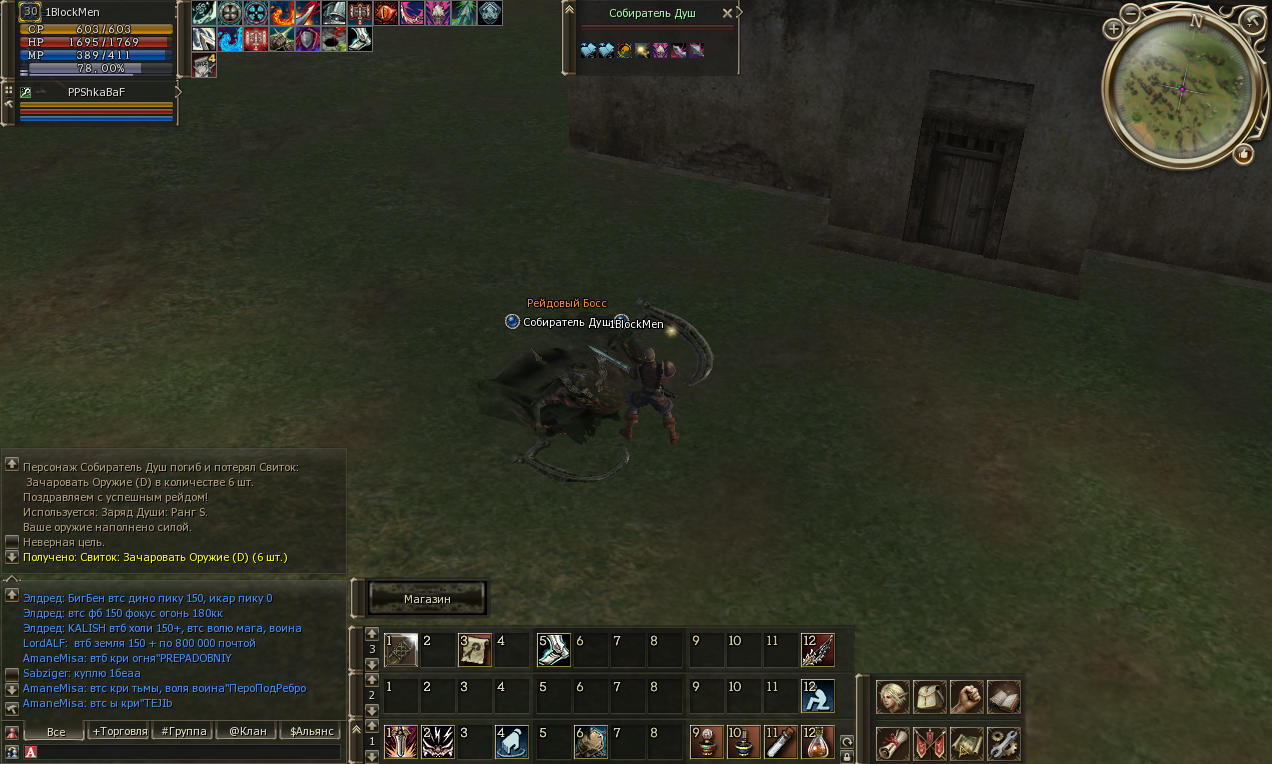
Task: Switch chat to the +Торговля tab
Action: click(120, 731)
